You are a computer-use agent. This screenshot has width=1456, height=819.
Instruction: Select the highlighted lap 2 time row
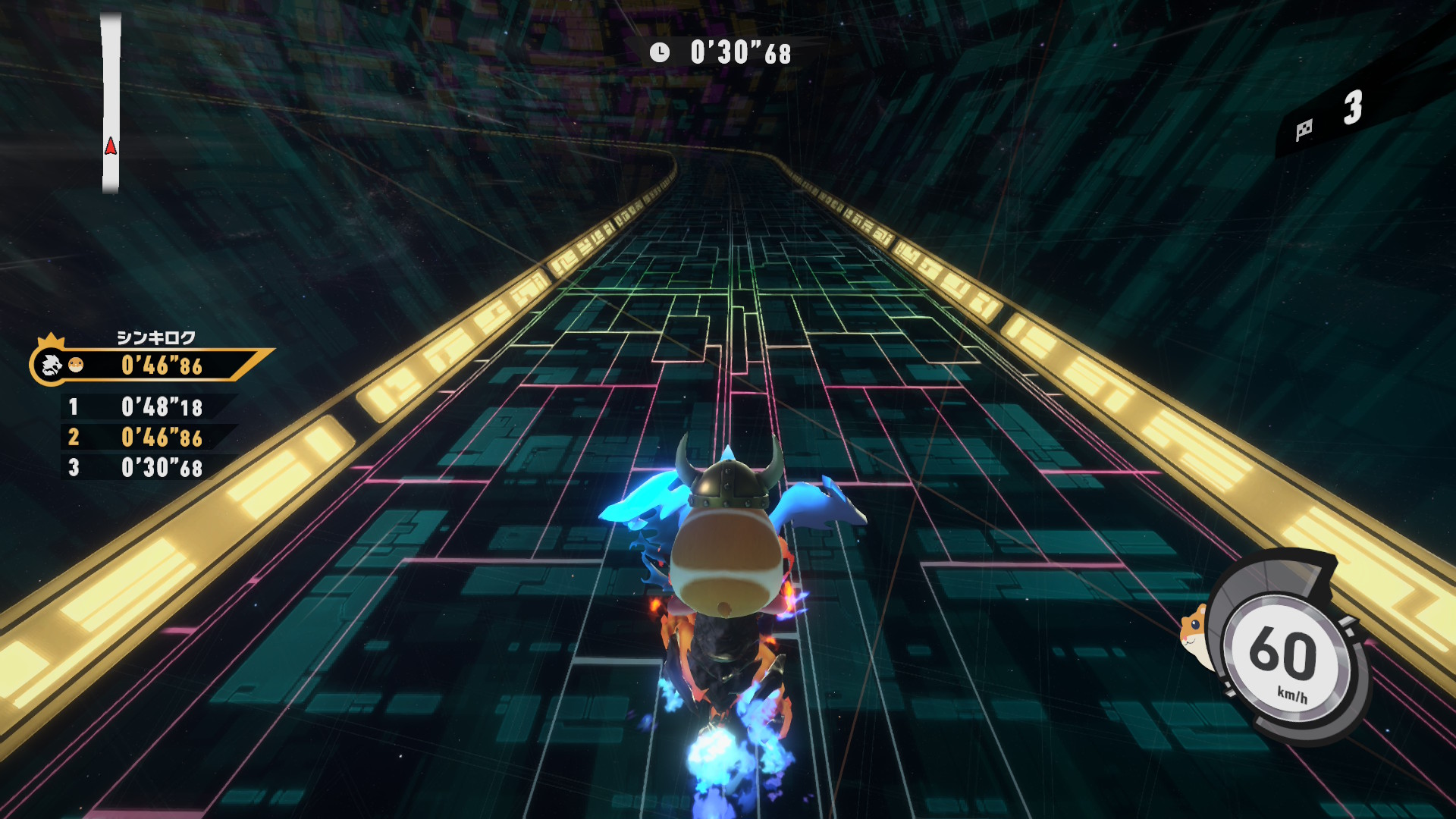pyautogui.click(x=149, y=438)
